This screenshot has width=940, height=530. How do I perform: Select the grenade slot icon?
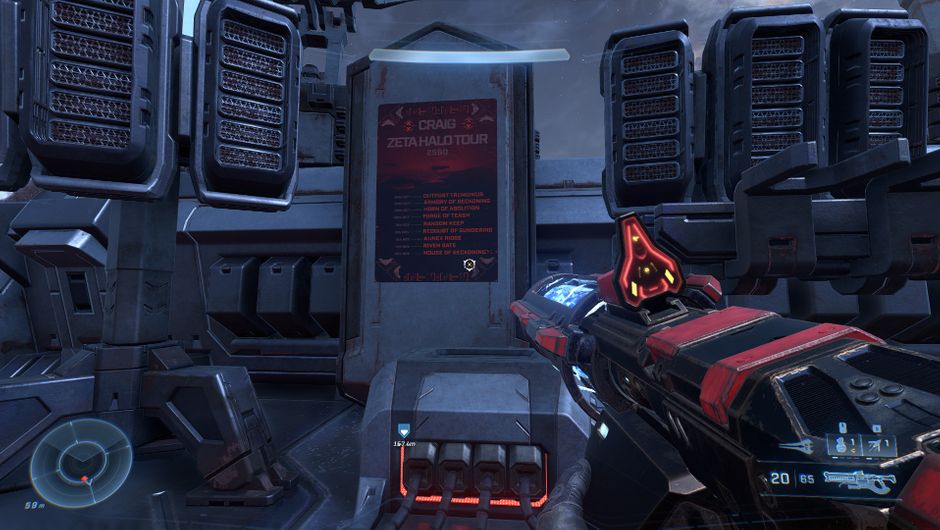[844, 445]
